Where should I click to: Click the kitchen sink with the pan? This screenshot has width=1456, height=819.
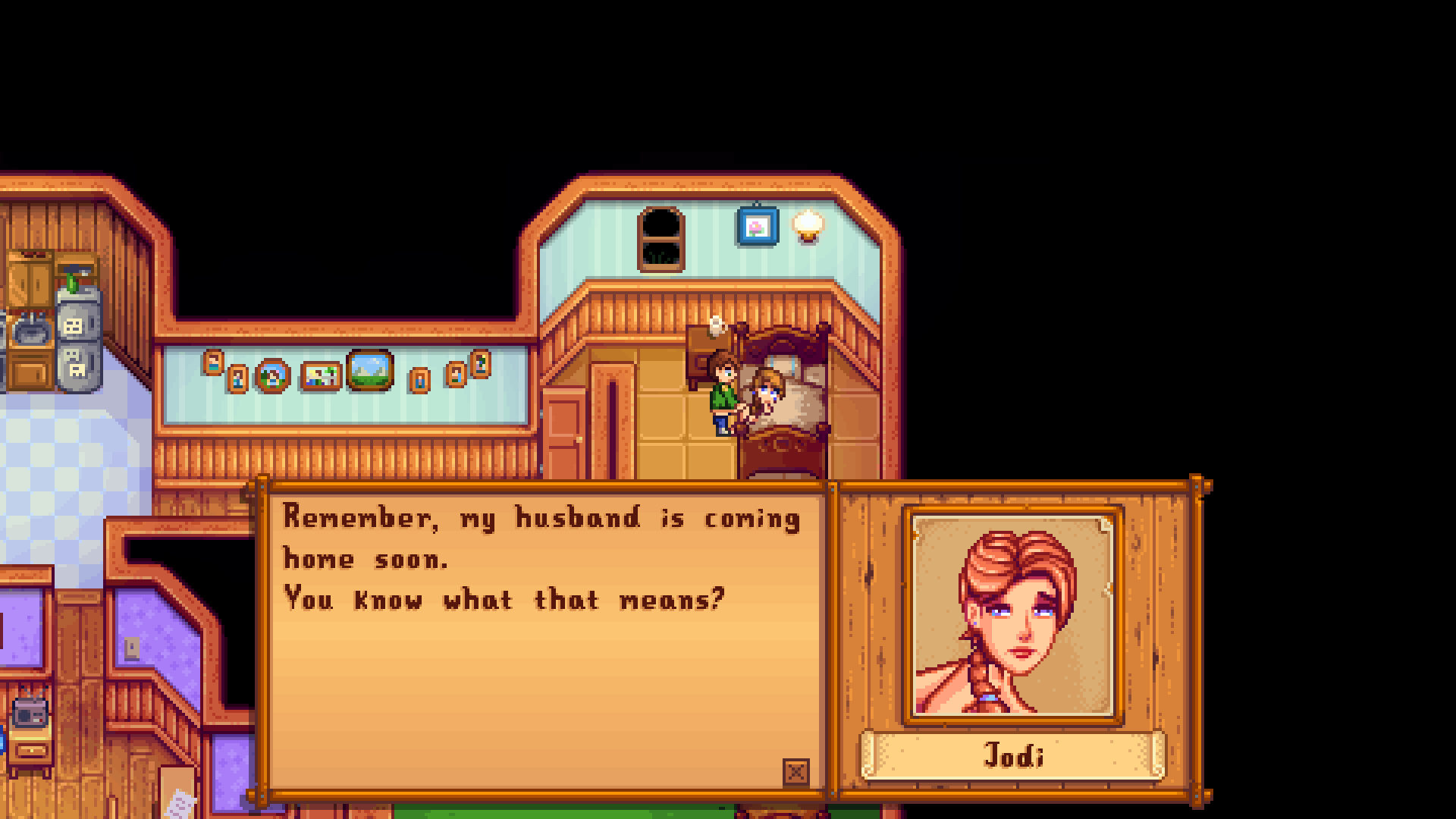(30, 332)
